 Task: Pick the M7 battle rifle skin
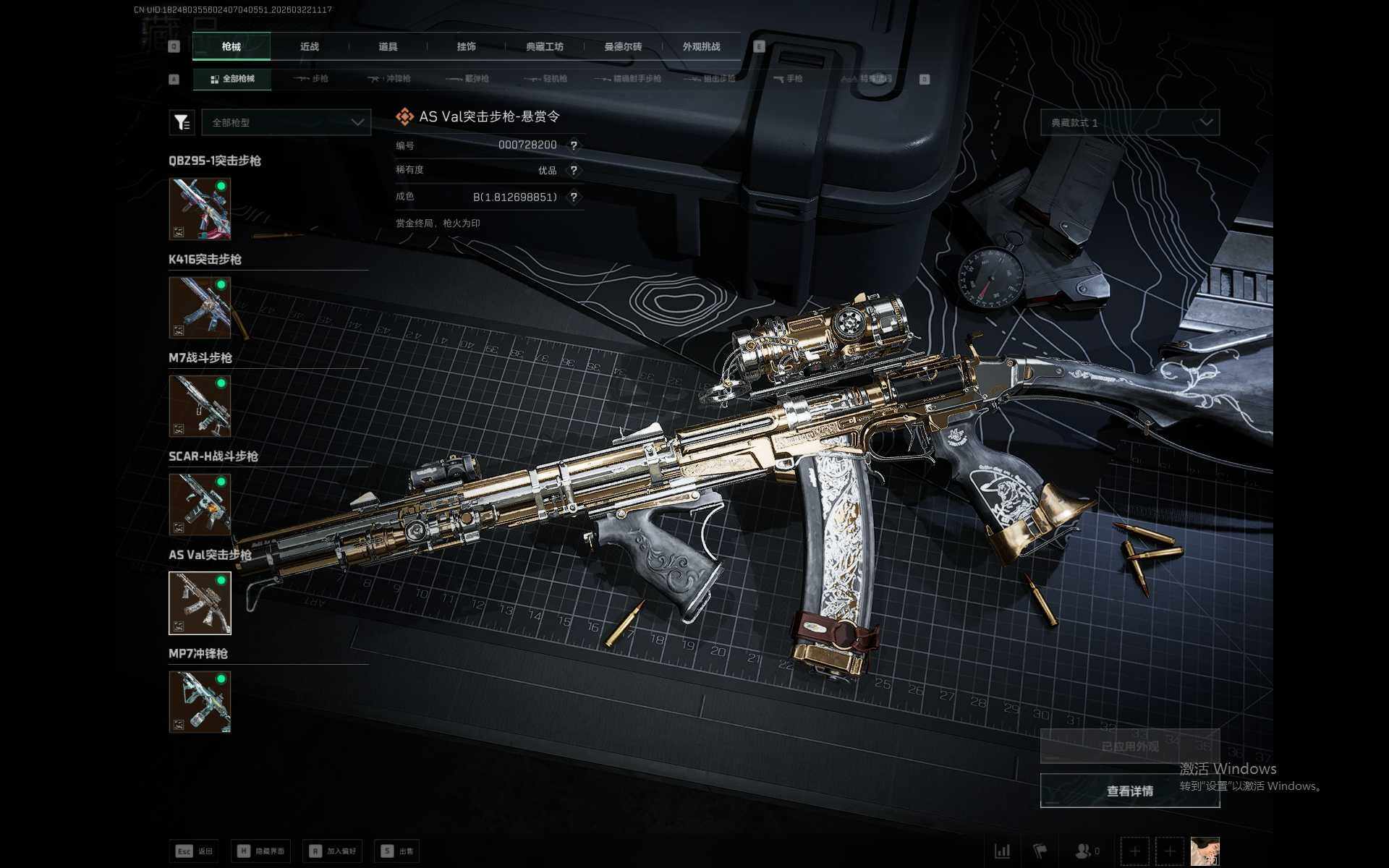point(200,406)
